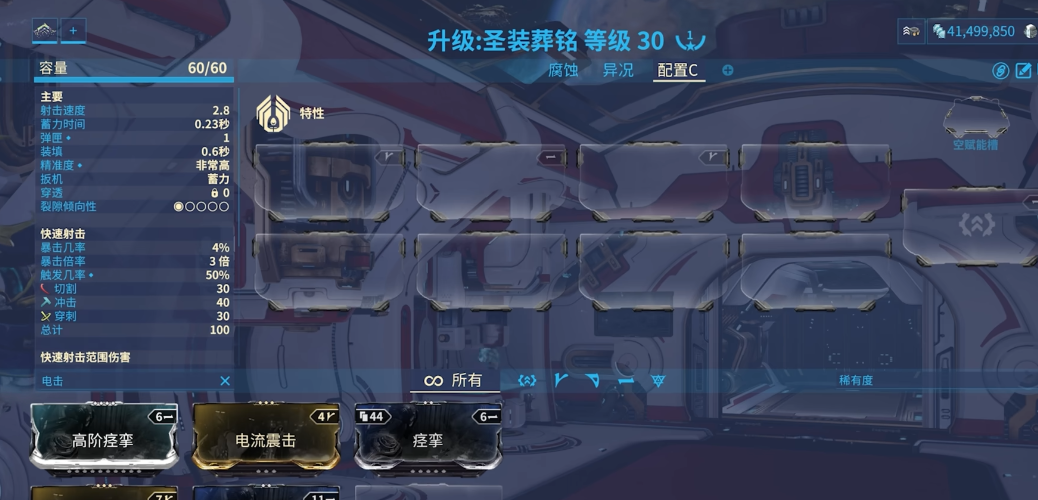Select the 异况 configuration tab
This screenshot has width=1038, height=500.
coord(618,70)
